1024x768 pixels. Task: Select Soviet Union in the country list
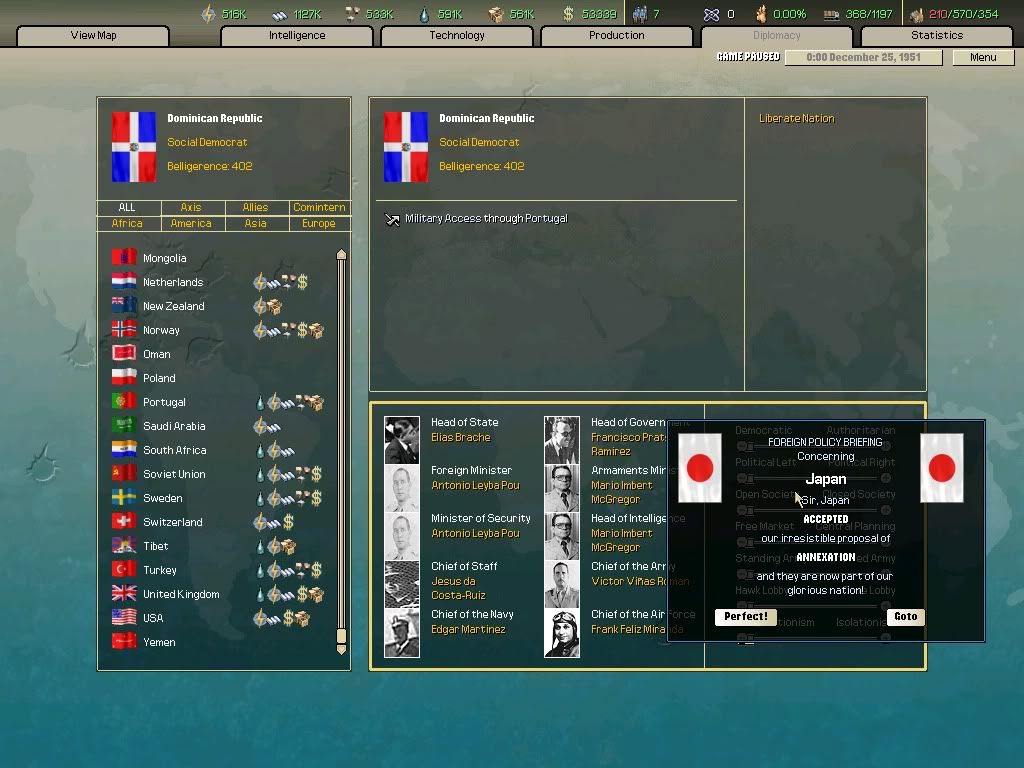point(174,474)
